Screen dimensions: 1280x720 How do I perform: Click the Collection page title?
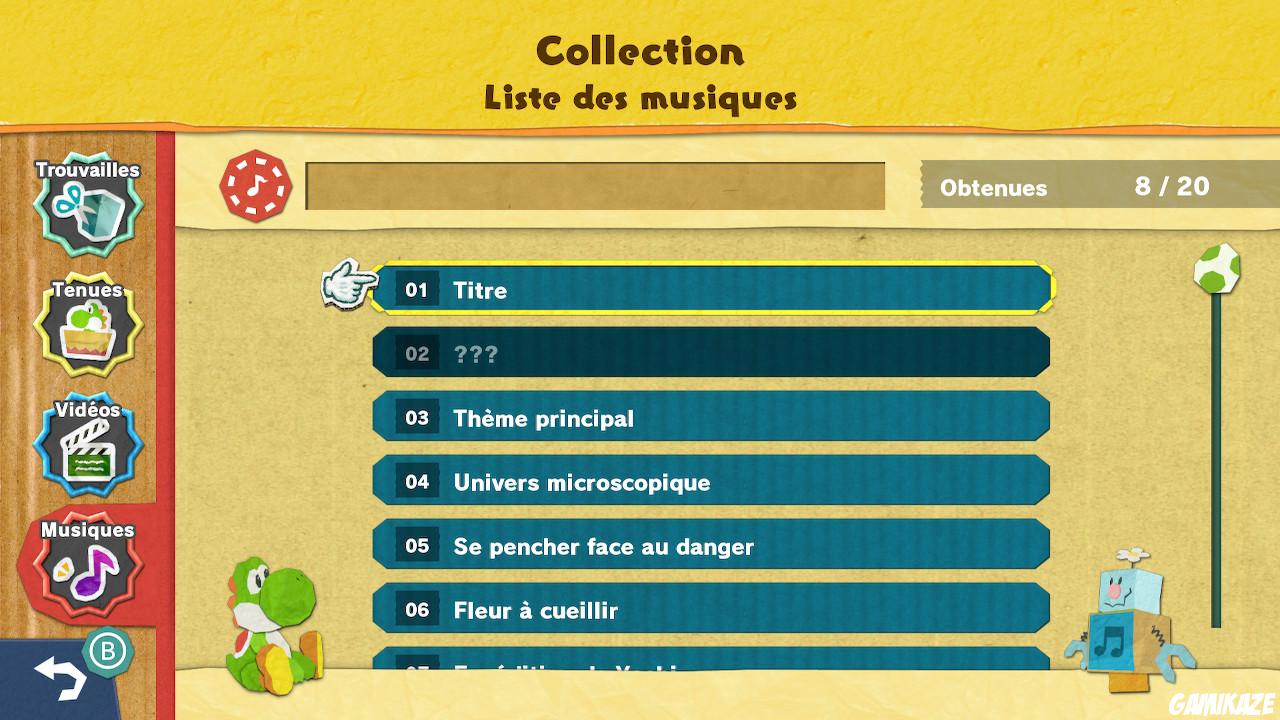[640, 50]
